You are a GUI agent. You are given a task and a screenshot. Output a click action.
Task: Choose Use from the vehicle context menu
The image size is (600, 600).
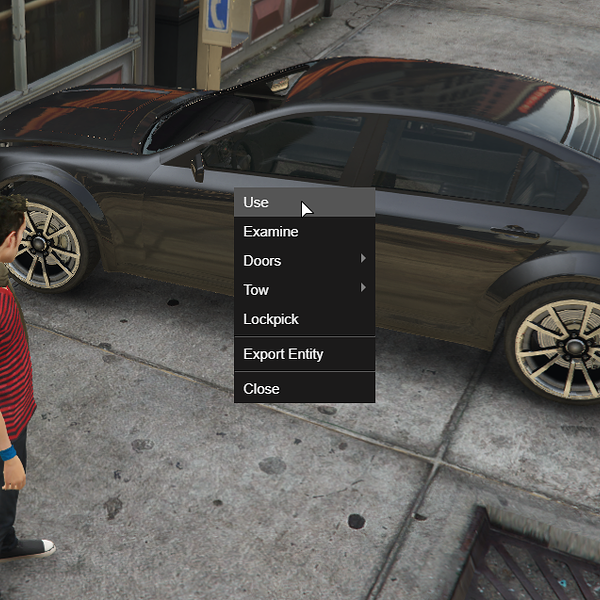257,202
